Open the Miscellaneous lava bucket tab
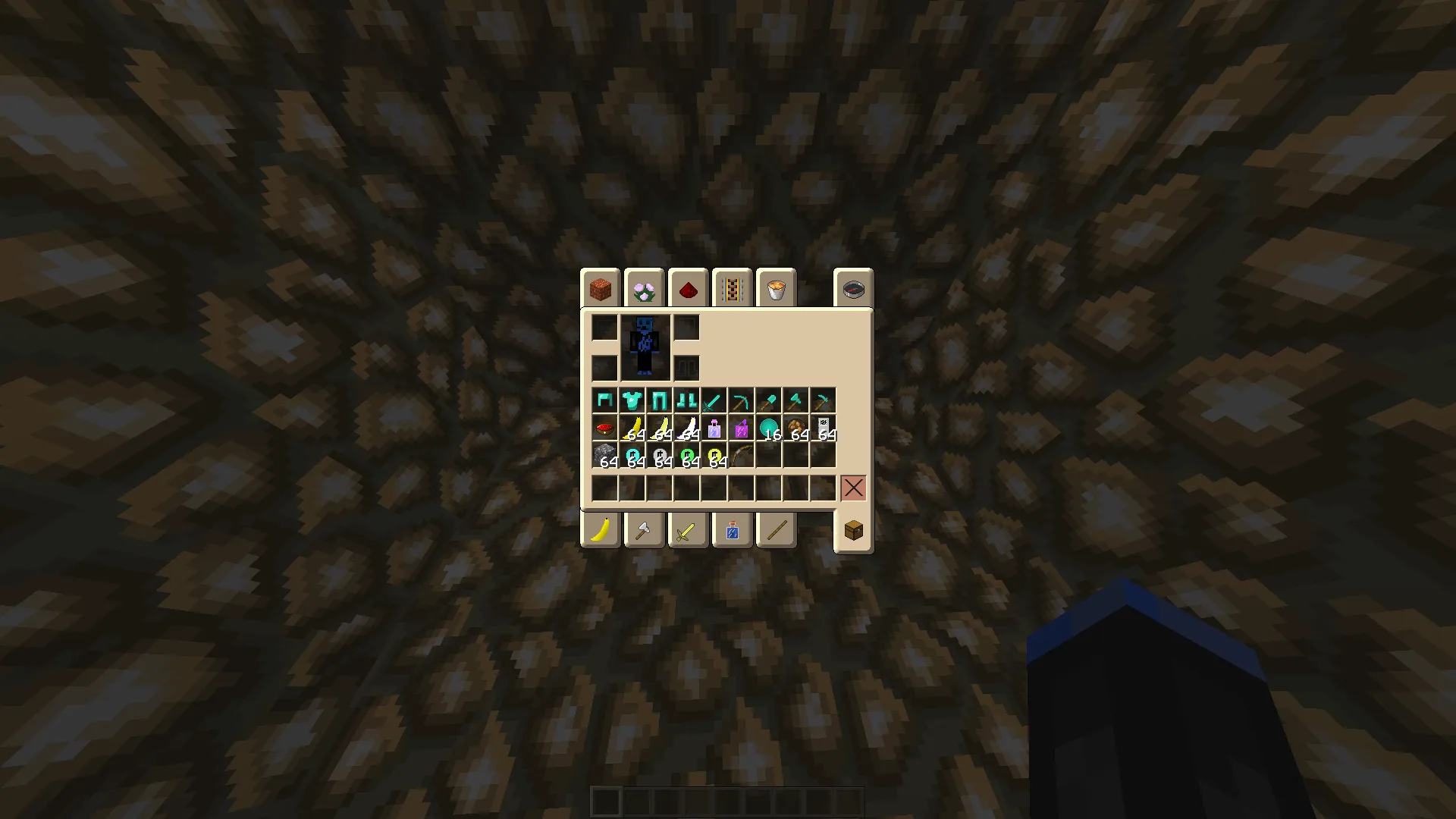Image resolution: width=1456 pixels, height=819 pixels. (x=777, y=287)
